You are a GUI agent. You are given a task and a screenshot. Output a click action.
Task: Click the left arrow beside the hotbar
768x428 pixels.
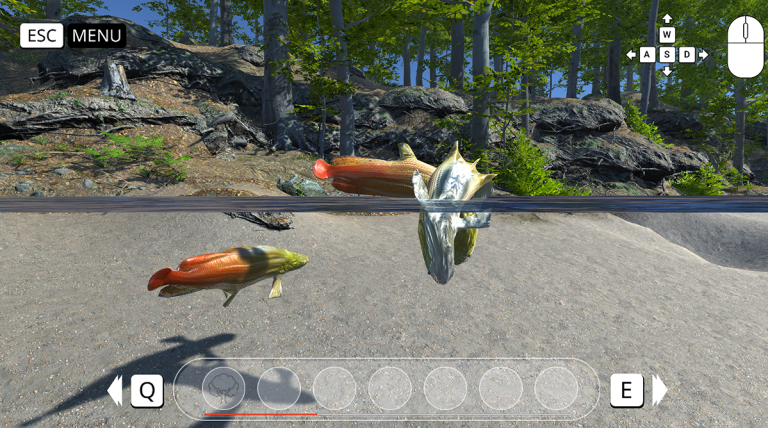pos(115,390)
